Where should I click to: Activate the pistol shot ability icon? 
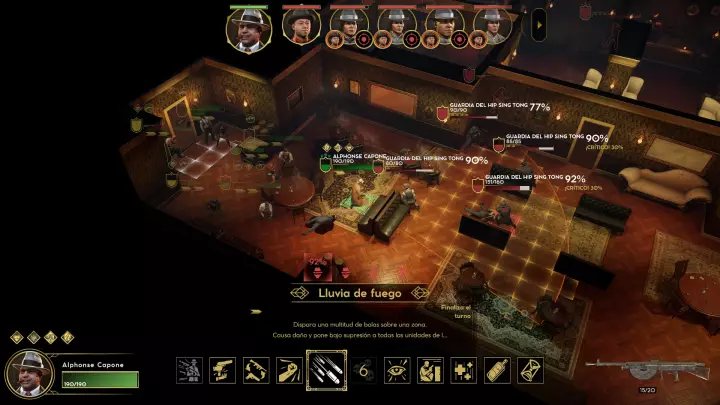coord(223,370)
